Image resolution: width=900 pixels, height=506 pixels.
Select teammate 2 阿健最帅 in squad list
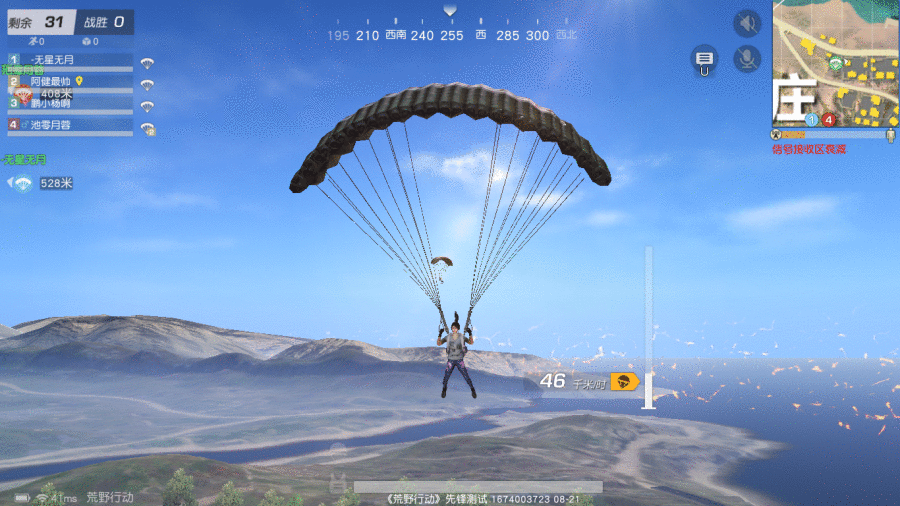[x=70, y=82]
